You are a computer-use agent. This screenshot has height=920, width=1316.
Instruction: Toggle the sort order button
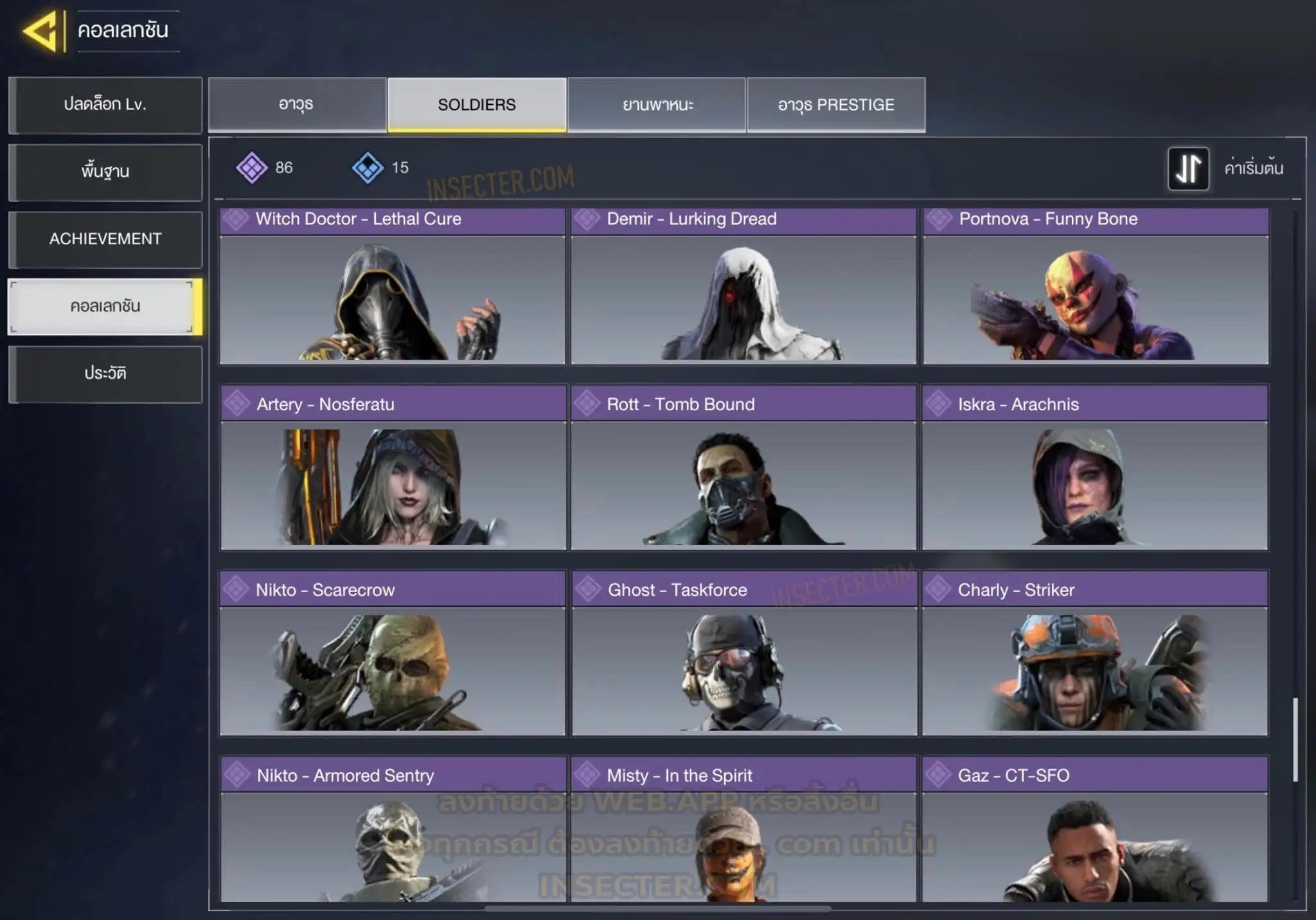[x=1188, y=168]
